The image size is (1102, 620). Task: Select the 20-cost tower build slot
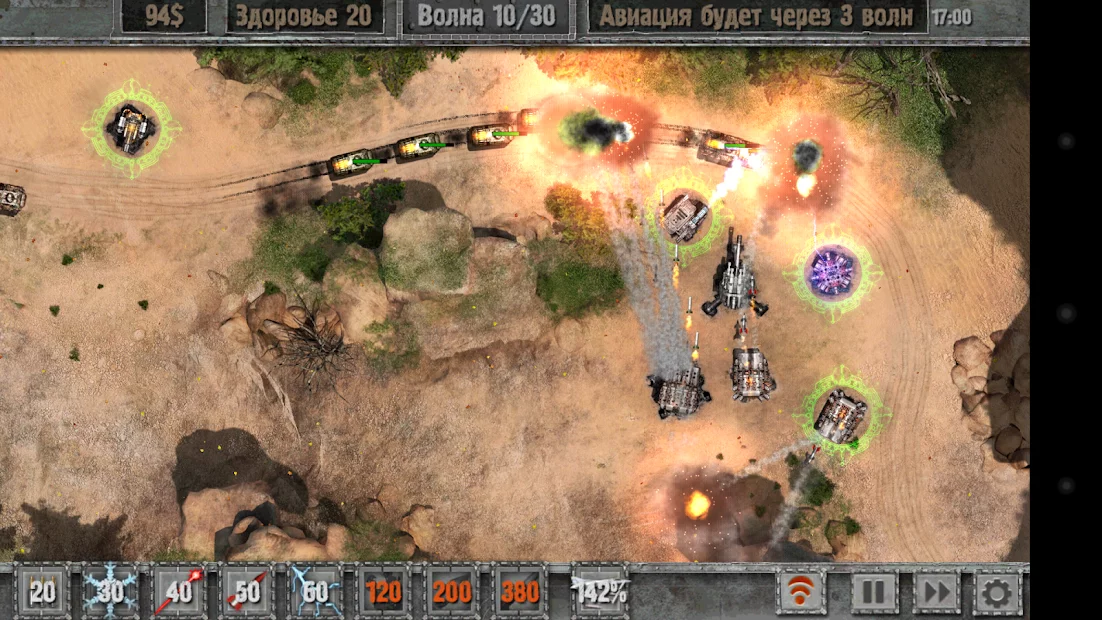pos(42,592)
